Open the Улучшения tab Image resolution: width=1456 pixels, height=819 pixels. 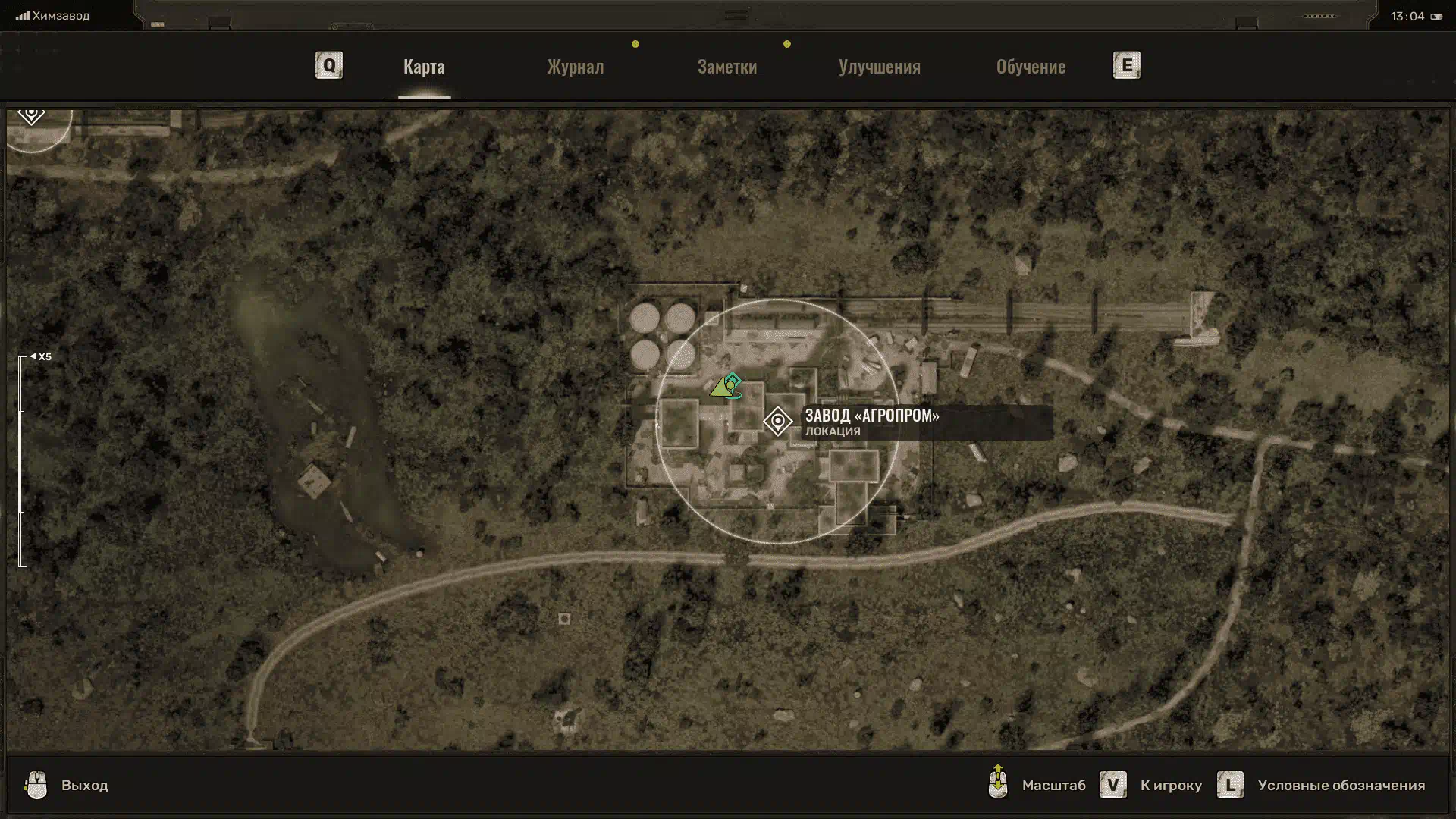[x=879, y=67]
